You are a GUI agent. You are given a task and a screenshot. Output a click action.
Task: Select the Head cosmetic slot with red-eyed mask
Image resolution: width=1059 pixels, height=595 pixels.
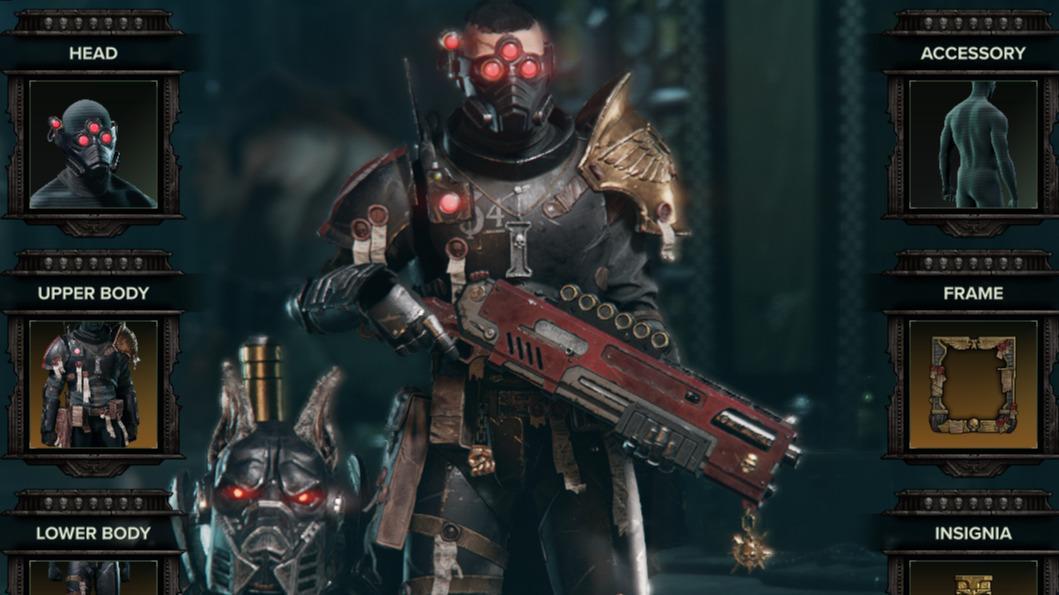[93, 144]
